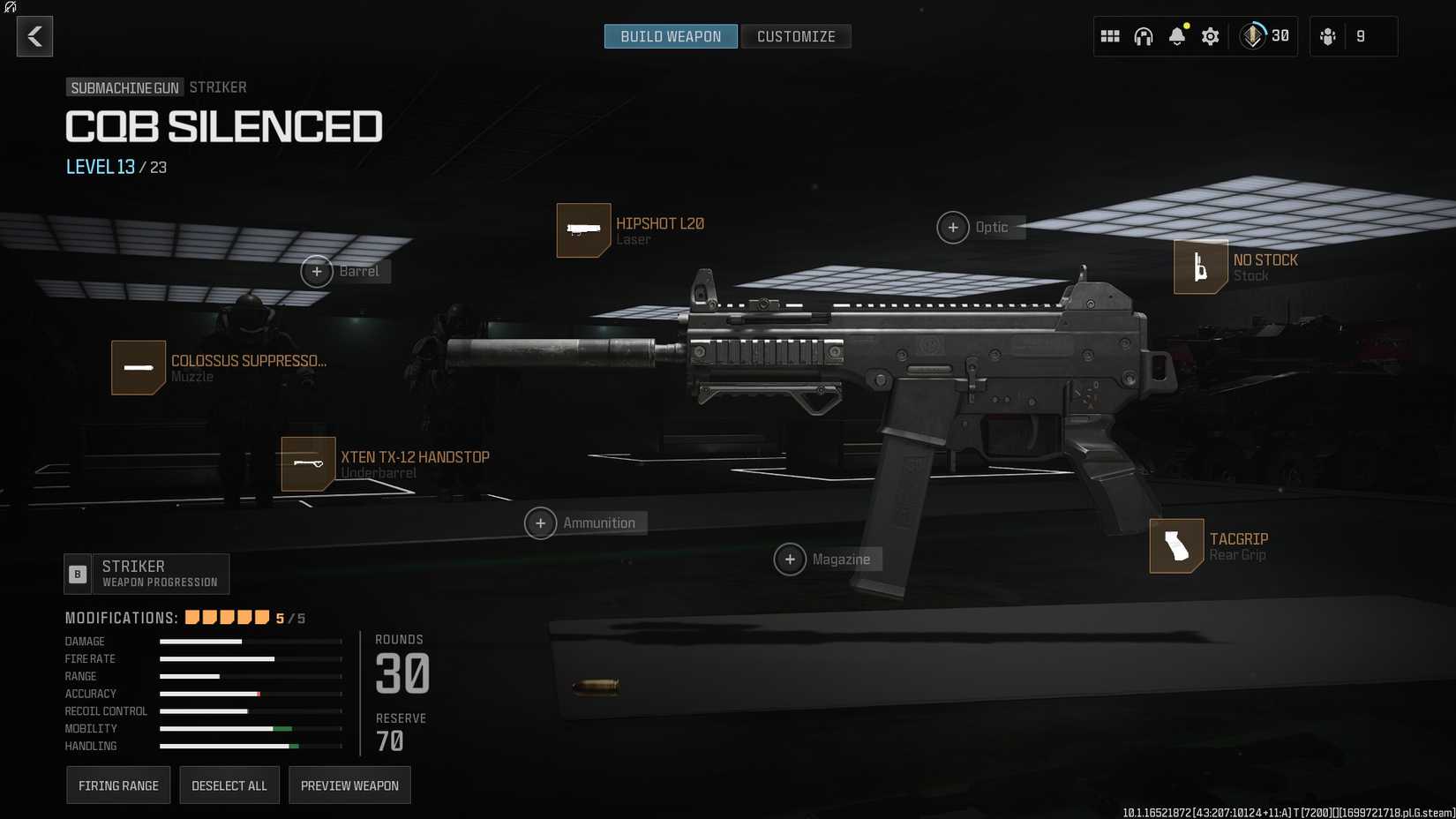Expand the empty Barrel attachment slot
The image size is (1456, 819).
click(317, 271)
